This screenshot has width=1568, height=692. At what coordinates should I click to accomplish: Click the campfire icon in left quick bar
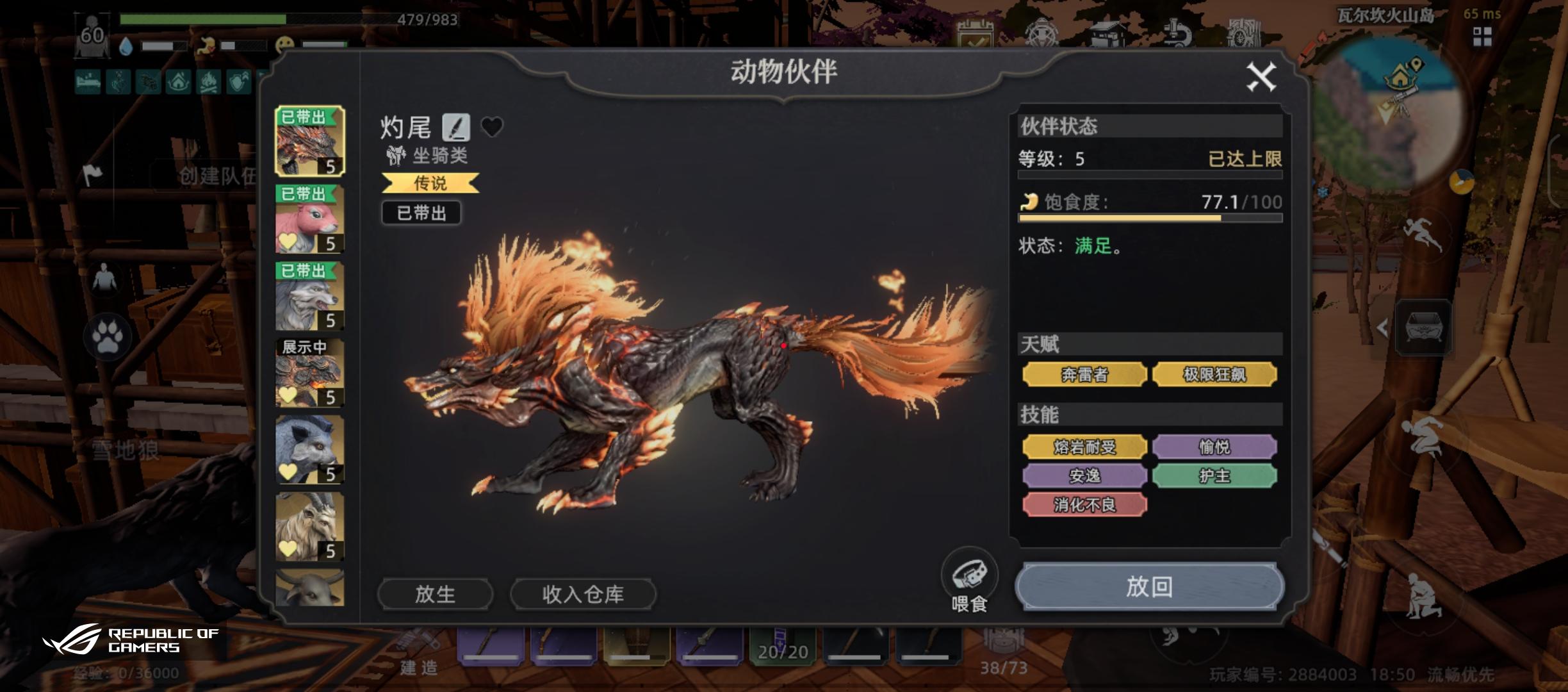click(209, 83)
